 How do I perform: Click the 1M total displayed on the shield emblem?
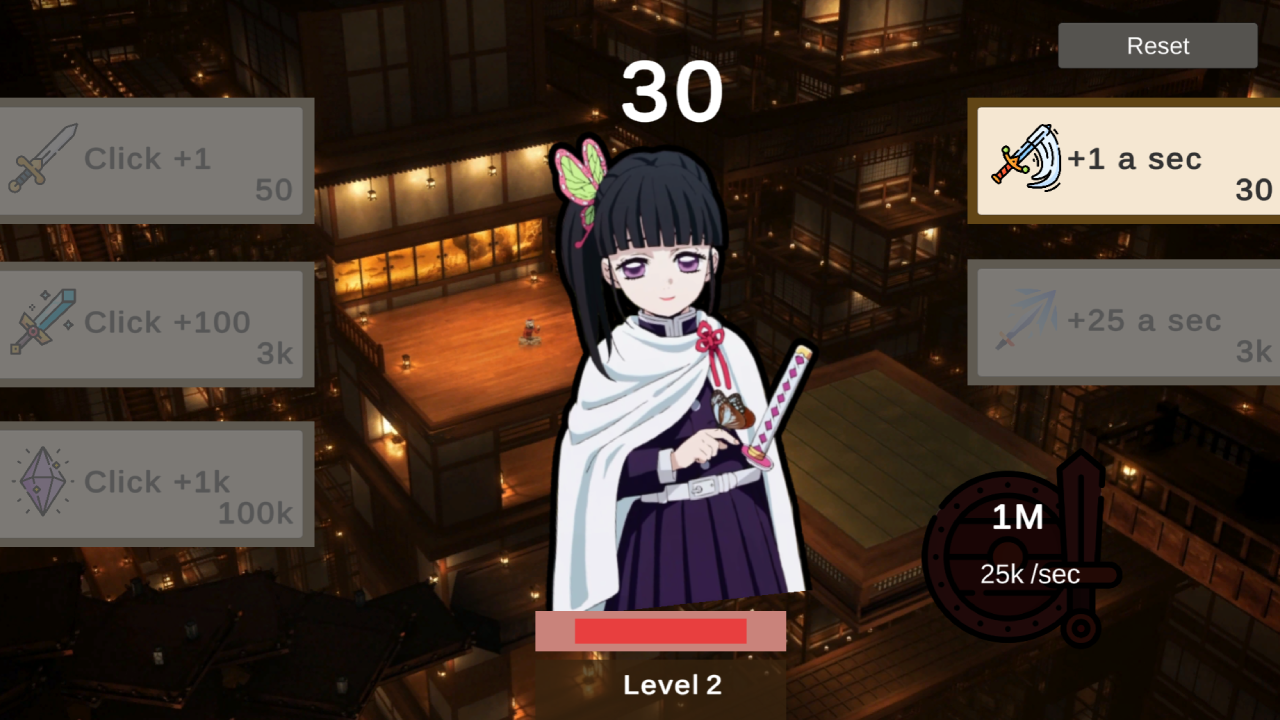pos(1017,518)
